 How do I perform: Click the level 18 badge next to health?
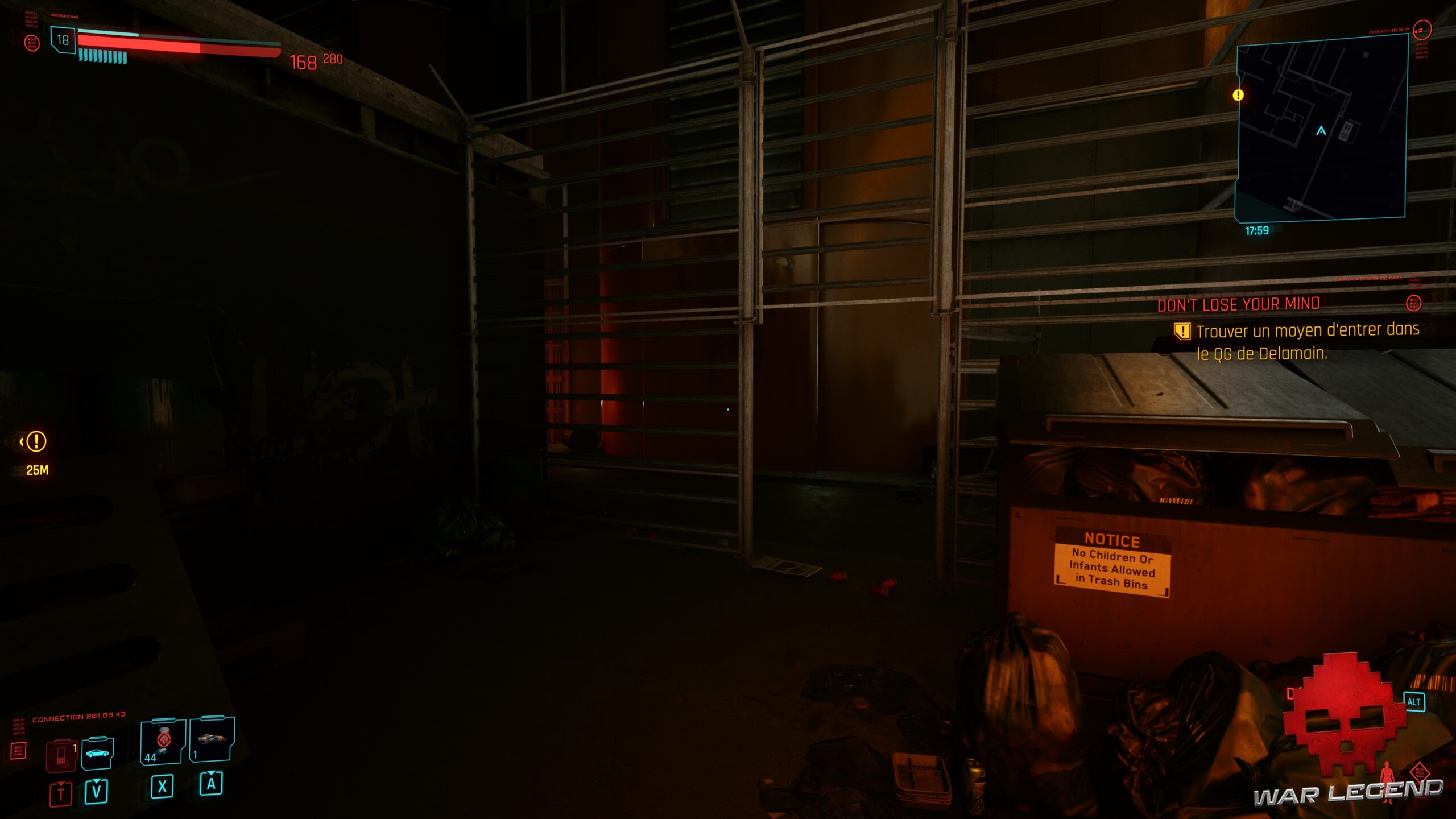64,40
